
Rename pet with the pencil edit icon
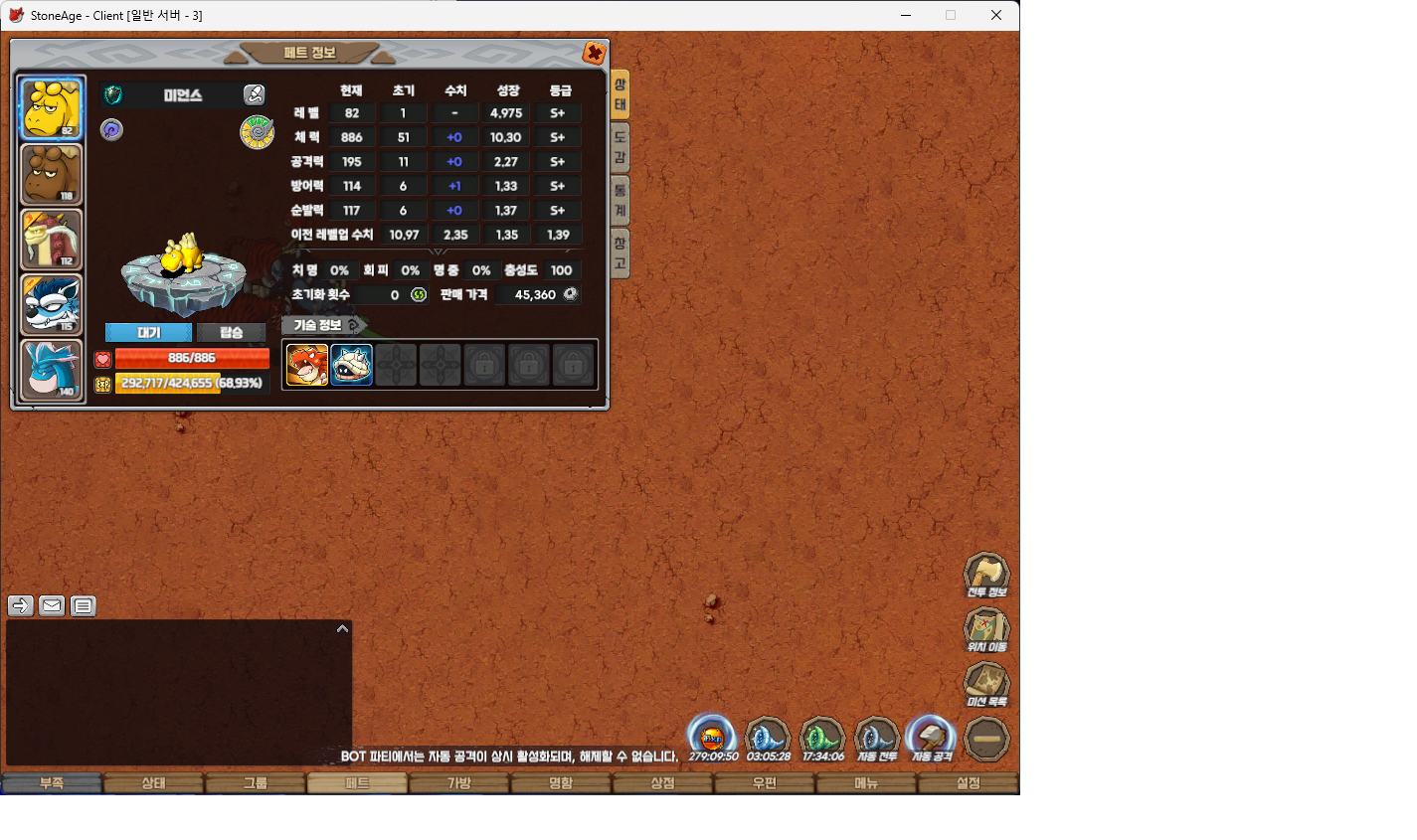(x=255, y=95)
